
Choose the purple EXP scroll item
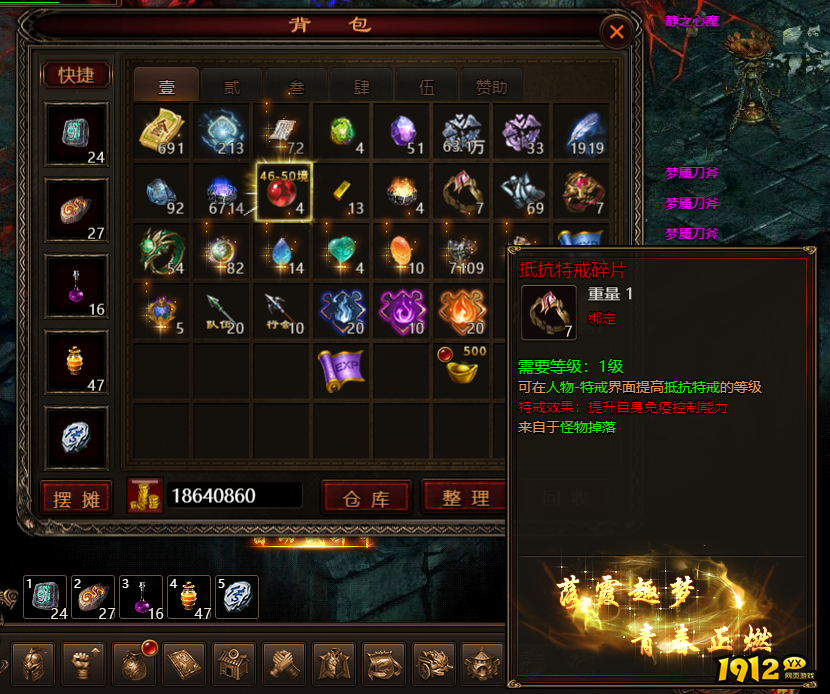343,370
